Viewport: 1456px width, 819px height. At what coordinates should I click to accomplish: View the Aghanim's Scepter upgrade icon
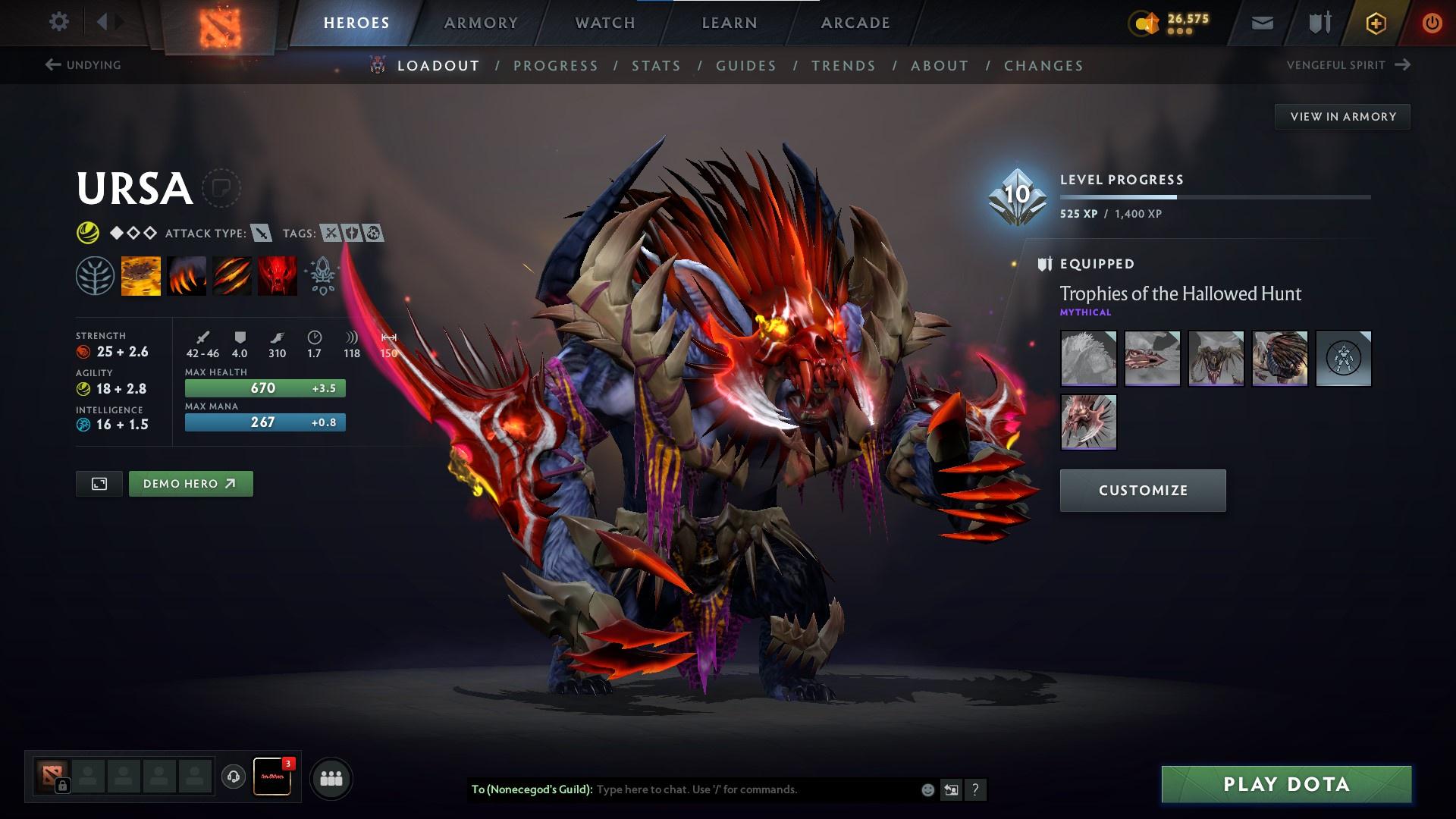click(x=322, y=275)
